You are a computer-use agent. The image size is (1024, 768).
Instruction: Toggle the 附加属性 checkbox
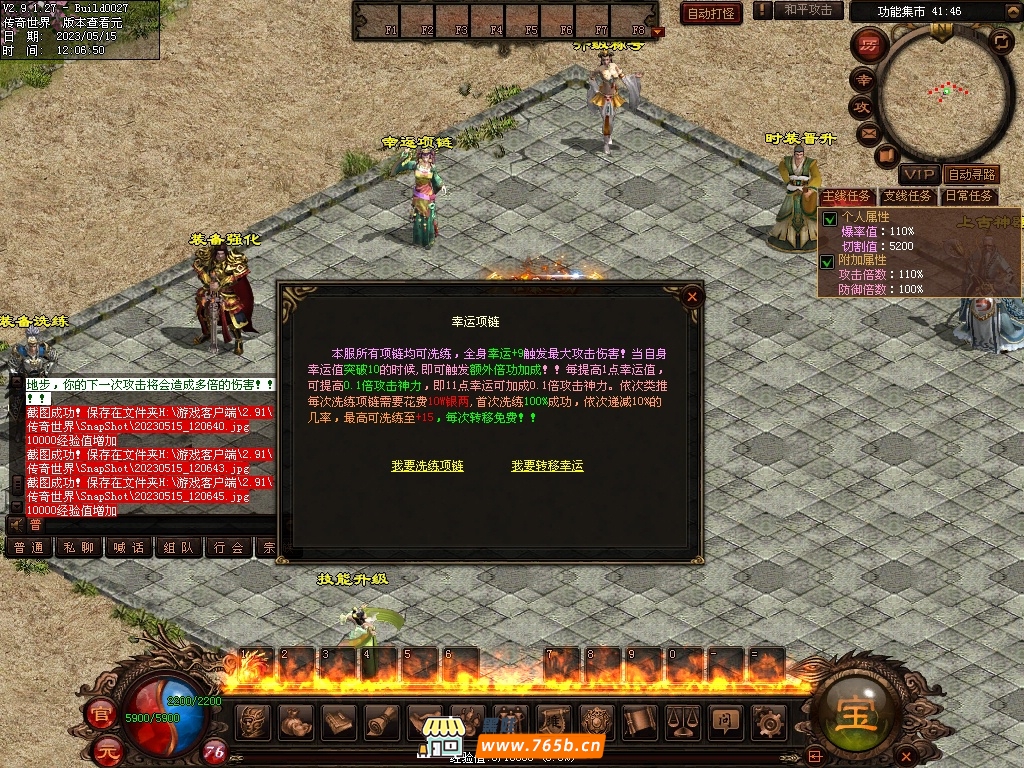[x=829, y=262]
